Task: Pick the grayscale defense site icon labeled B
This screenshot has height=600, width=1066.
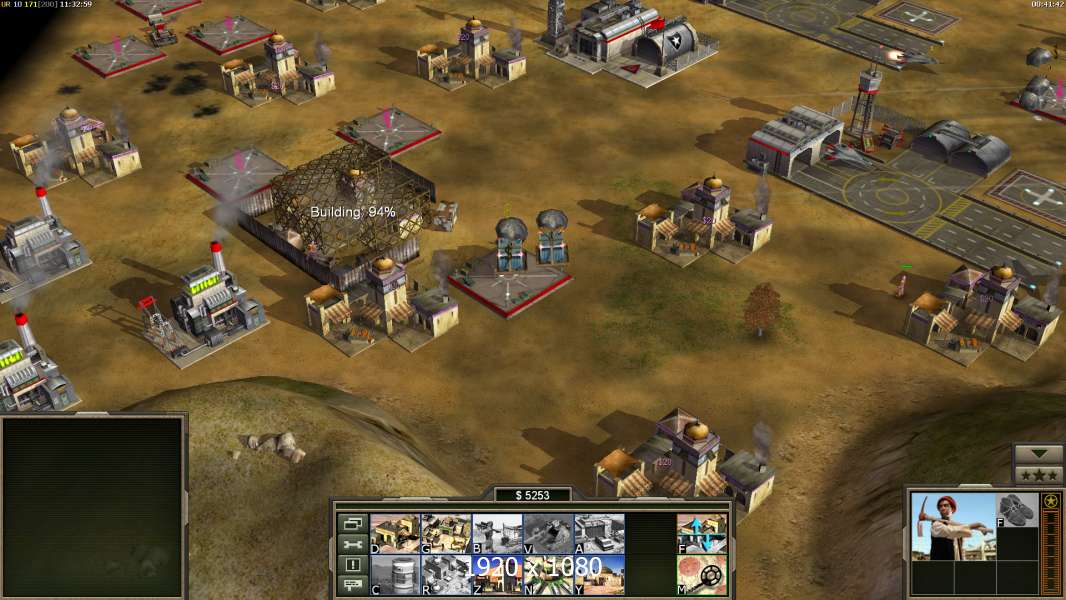Action: pos(497,533)
